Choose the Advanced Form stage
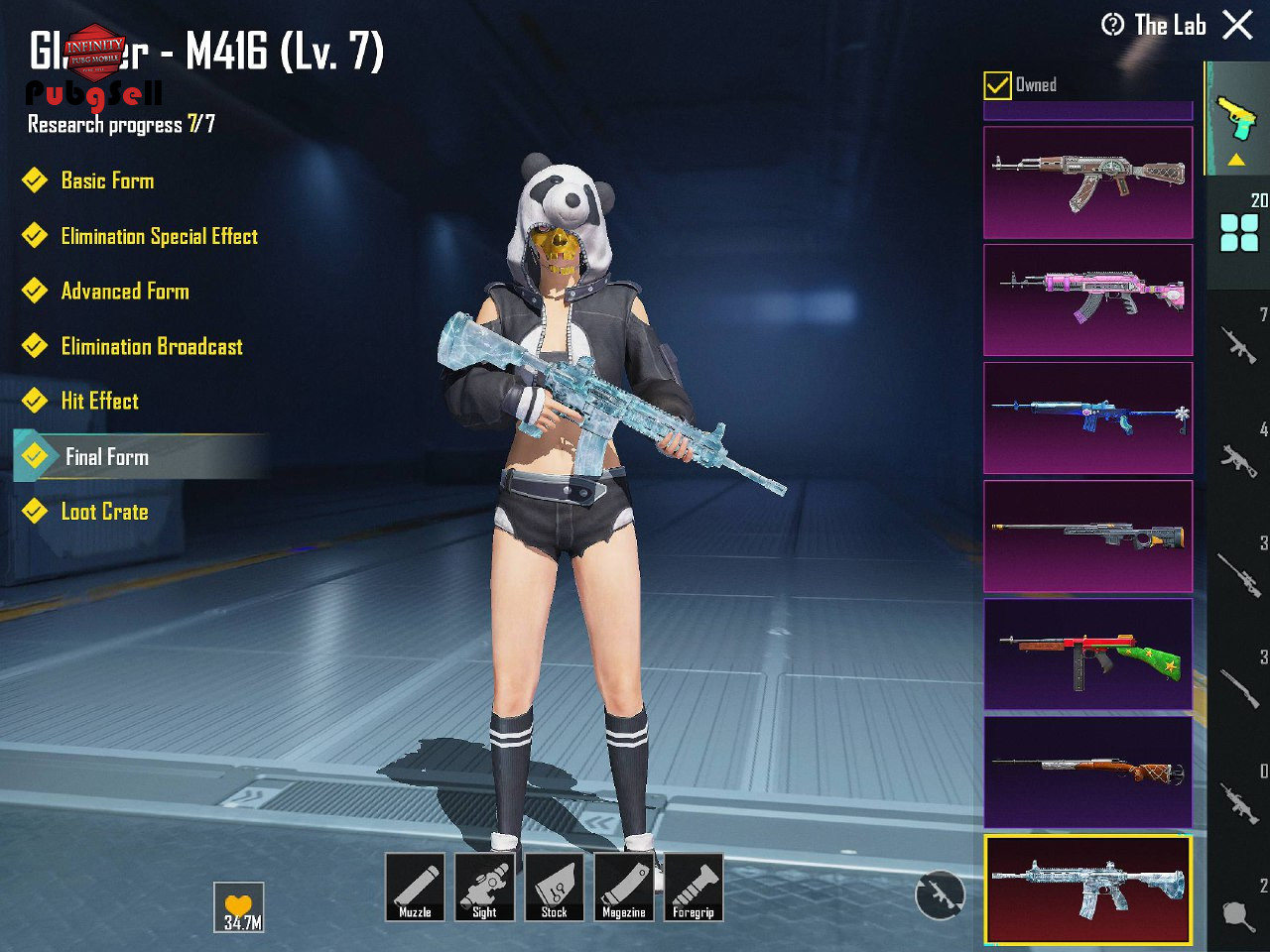Image resolution: width=1270 pixels, height=952 pixels. click(x=125, y=292)
